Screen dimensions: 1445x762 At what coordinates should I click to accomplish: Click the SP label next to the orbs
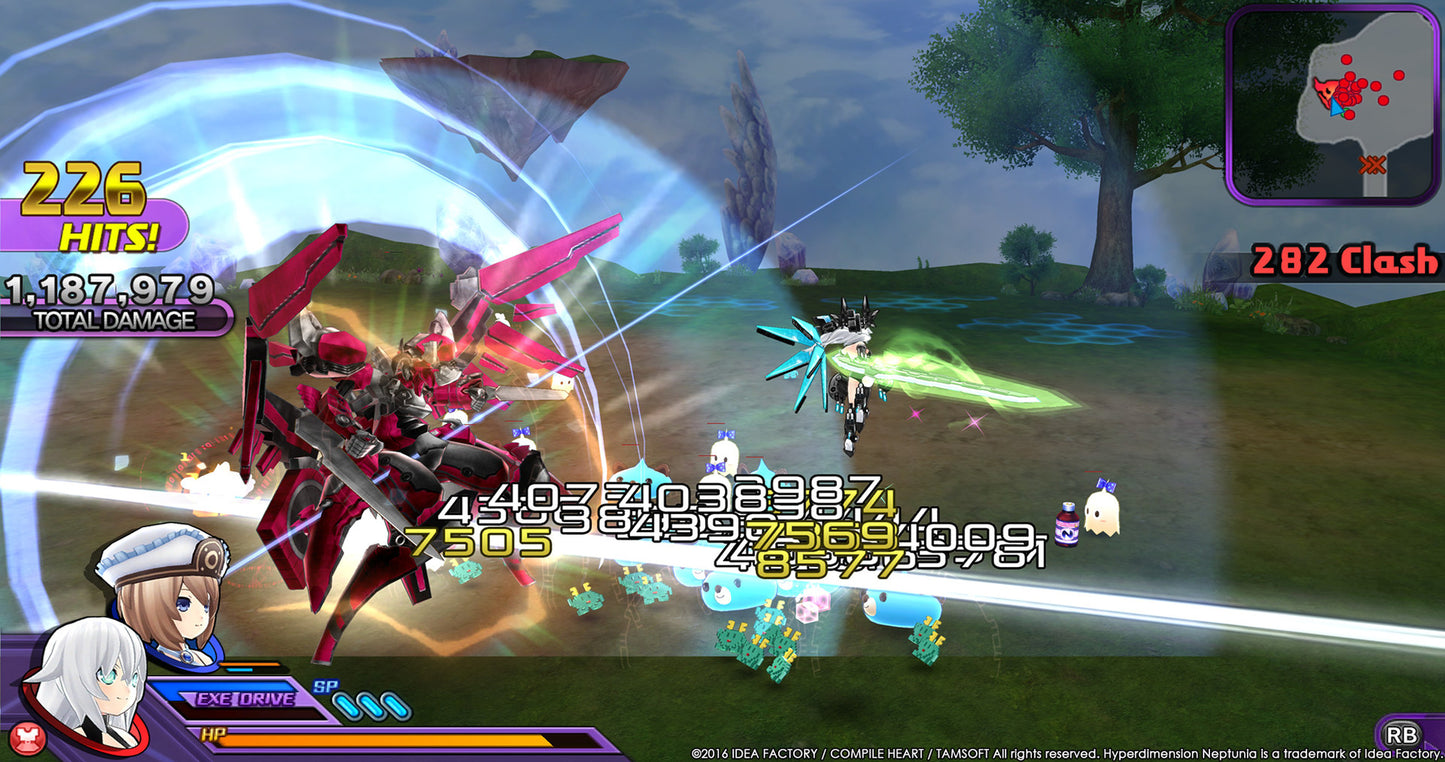[325, 687]
